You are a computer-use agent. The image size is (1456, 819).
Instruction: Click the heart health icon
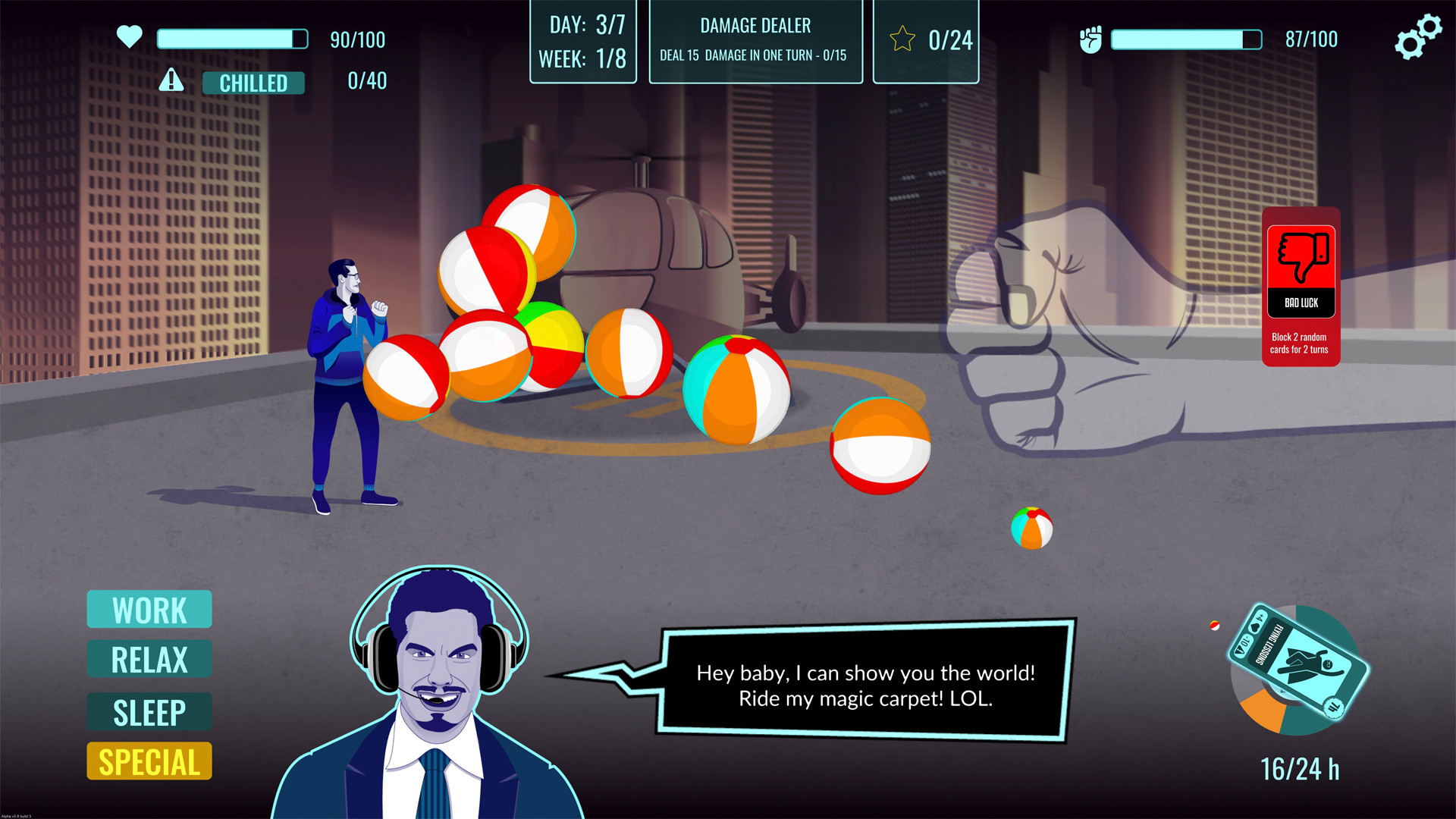[129, 37]
